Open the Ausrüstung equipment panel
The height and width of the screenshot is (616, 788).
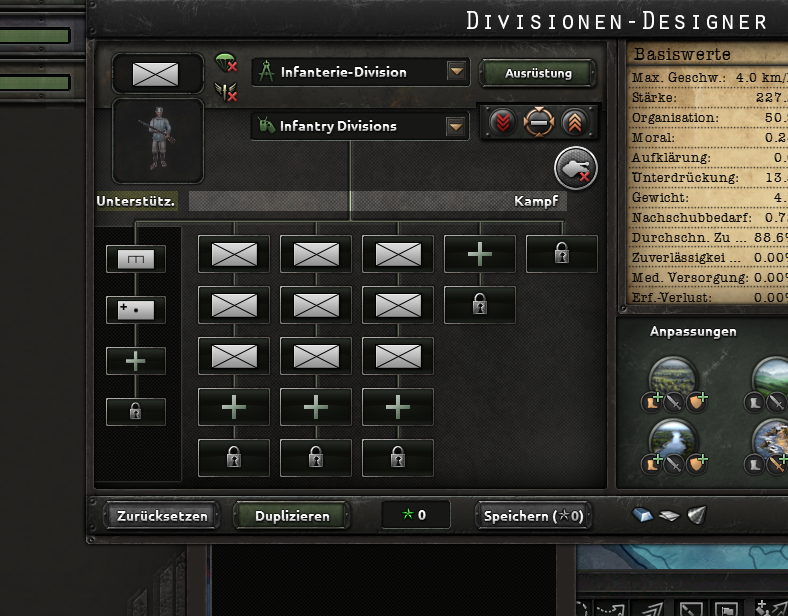point(538,73)
